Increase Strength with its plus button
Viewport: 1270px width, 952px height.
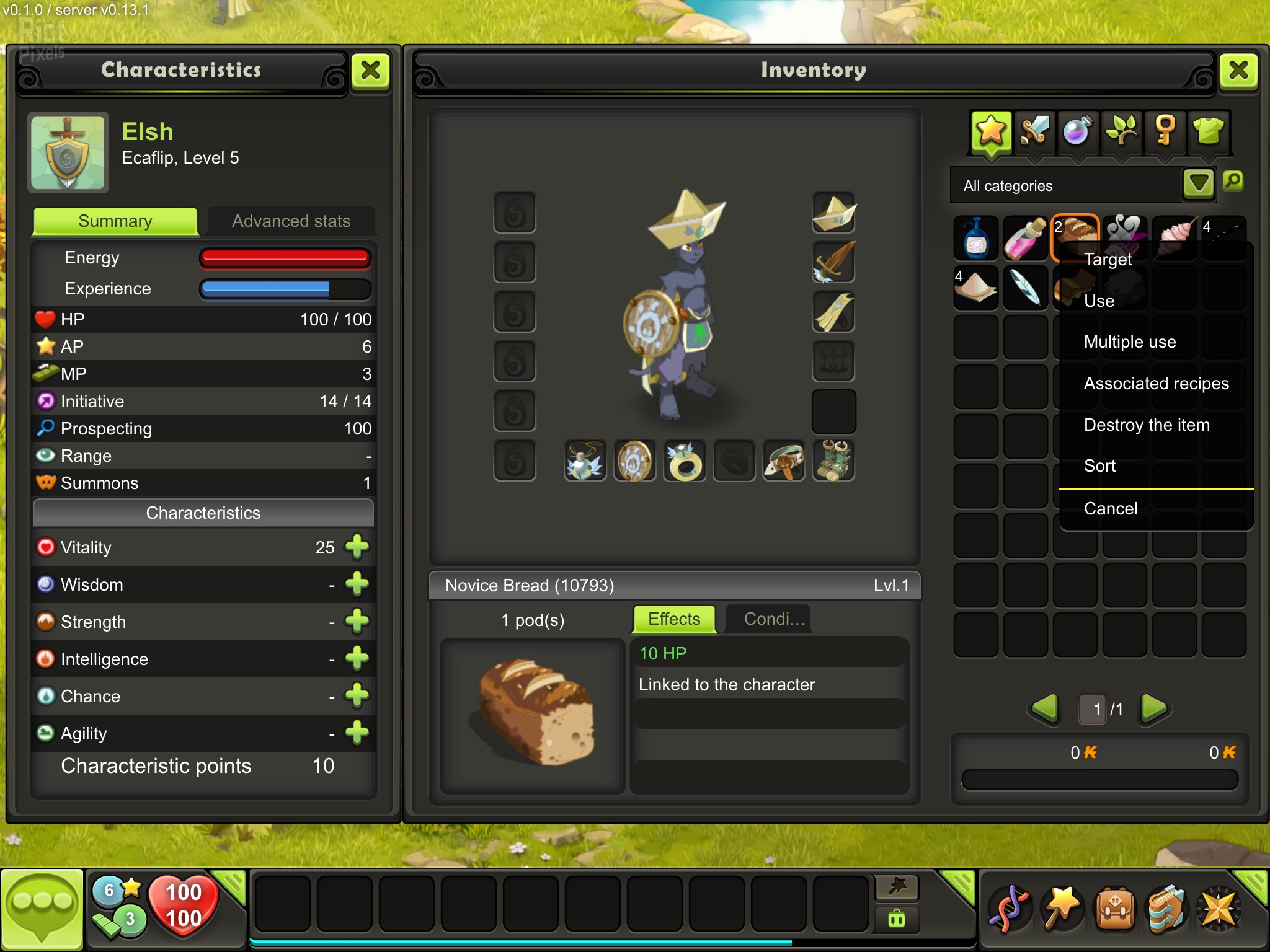(357, 621)
